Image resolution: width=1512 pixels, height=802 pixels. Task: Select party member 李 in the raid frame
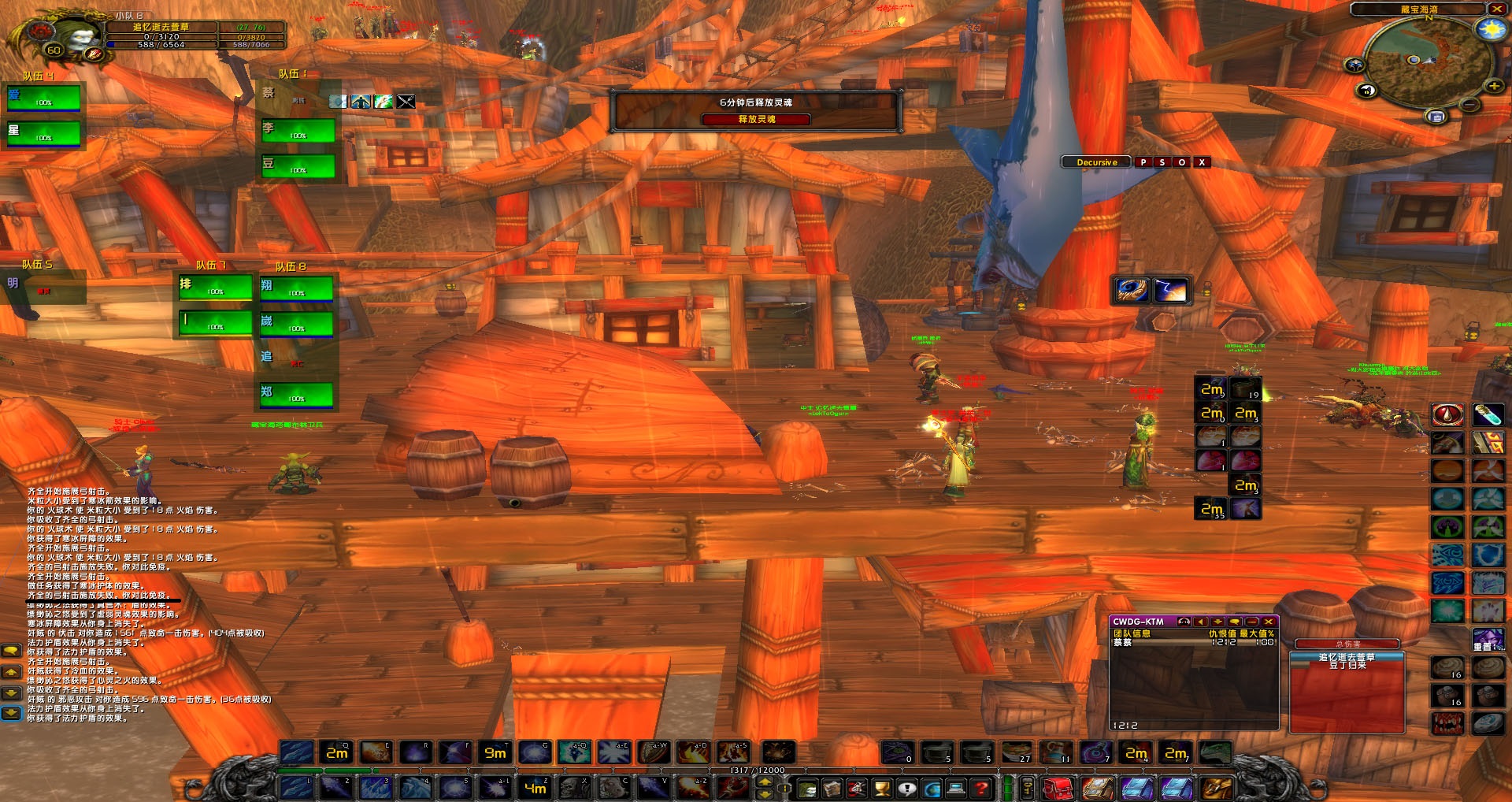[298, 132]
